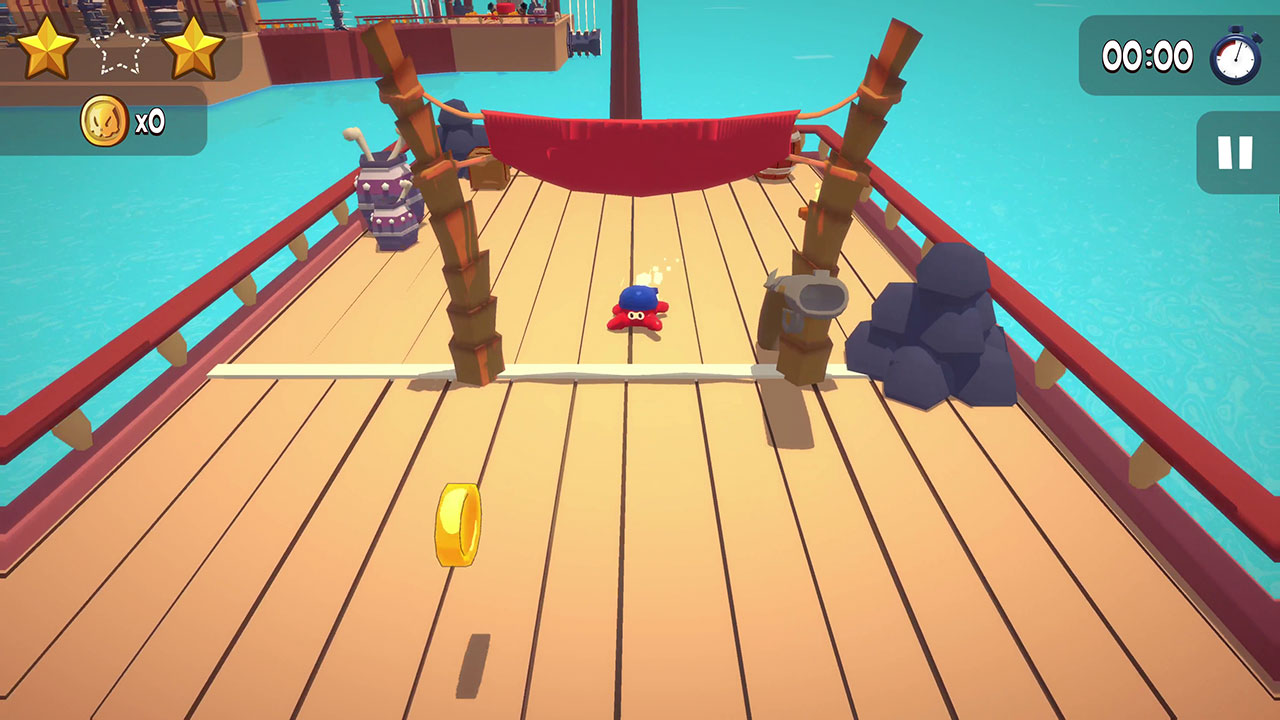
Task: Select the dashed outline star in the middle
Action: pyautogui.click(x=119, y=47)
